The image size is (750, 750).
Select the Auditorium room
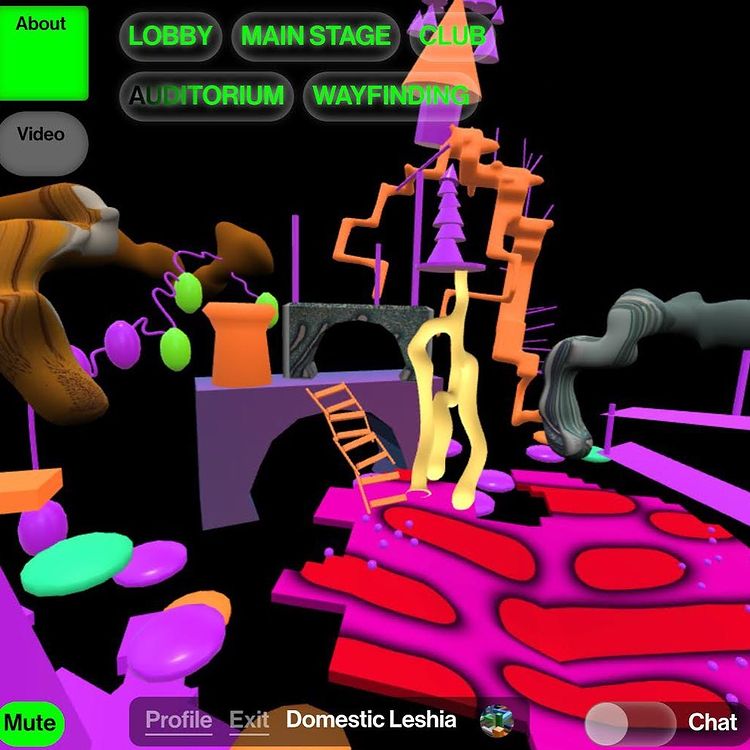pyautogui.click(x=206, y=96)
